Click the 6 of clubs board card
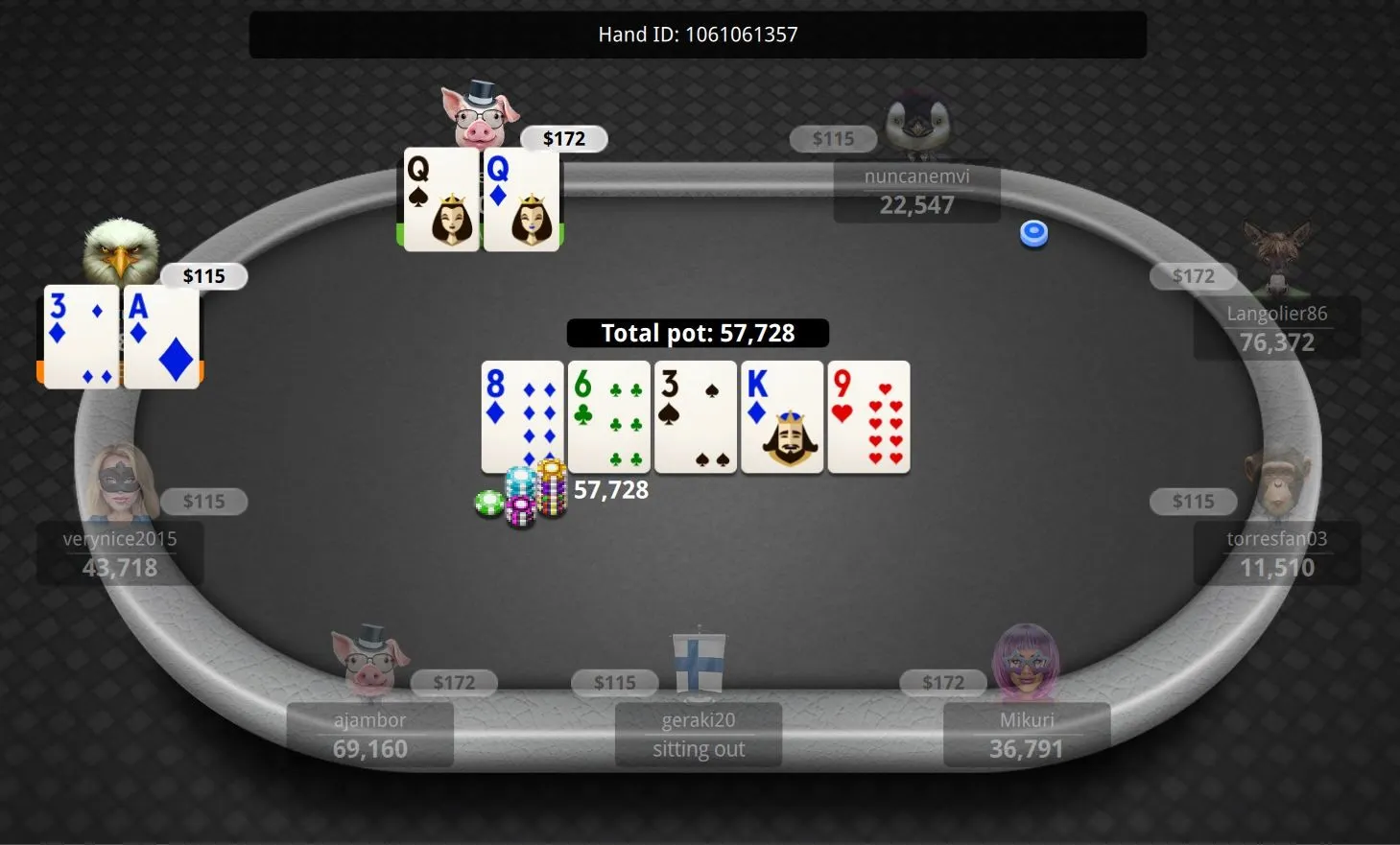 pyautogui.click(x=609, y=417)
